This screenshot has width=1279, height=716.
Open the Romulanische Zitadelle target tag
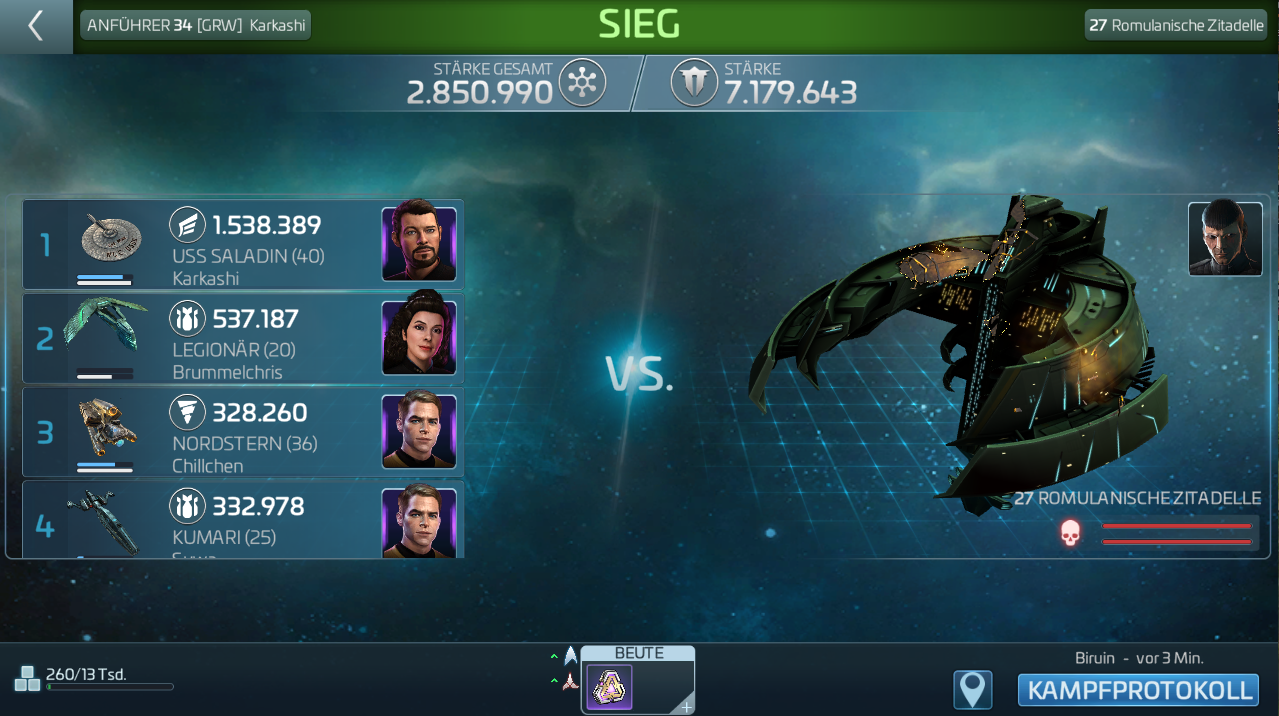point(1176,25)
